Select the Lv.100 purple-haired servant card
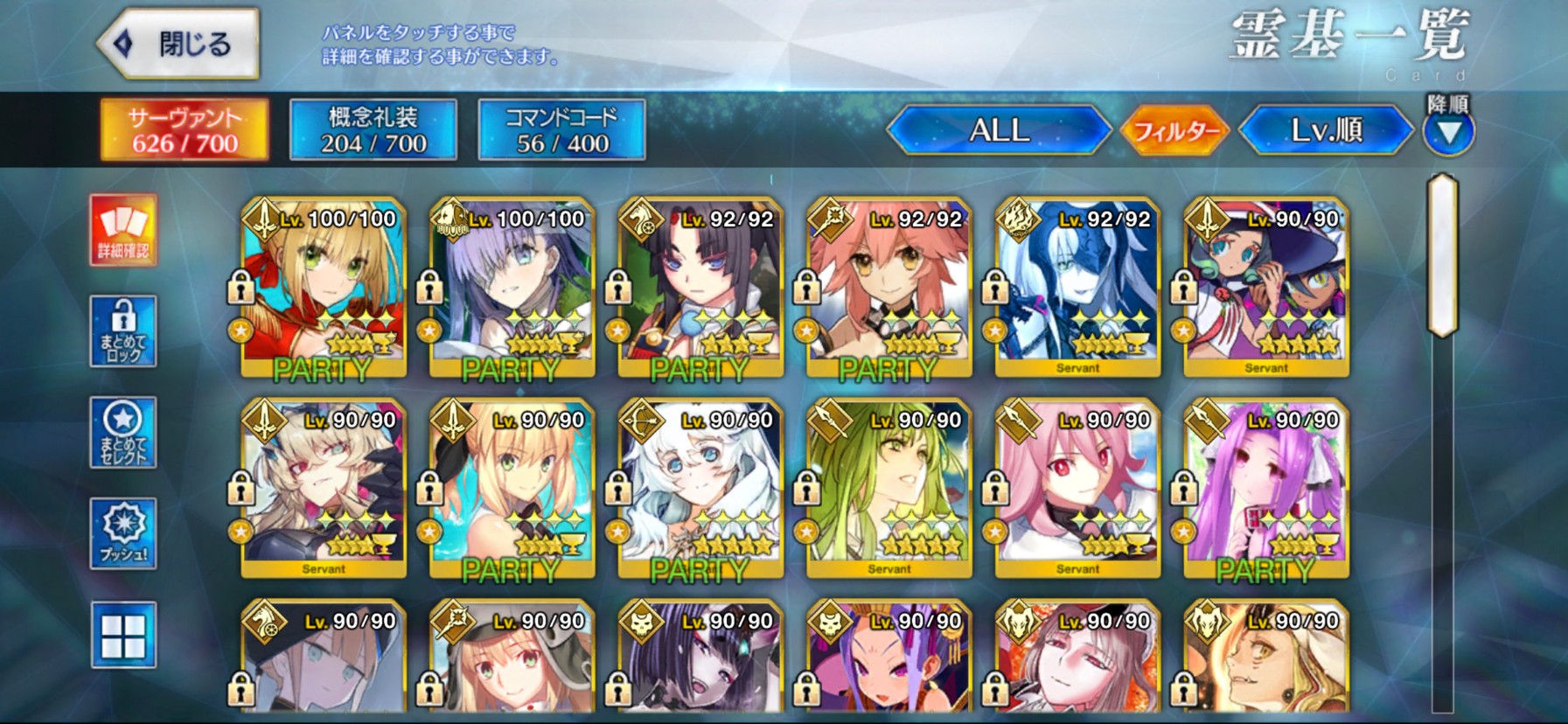Screen dimensions: 1568x724 click(x=512, y=289)
